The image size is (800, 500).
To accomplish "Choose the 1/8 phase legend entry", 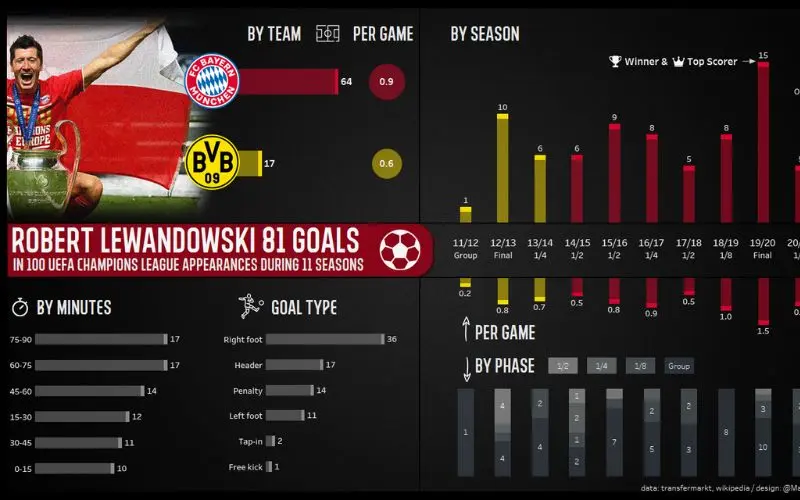I will (640, 366).
